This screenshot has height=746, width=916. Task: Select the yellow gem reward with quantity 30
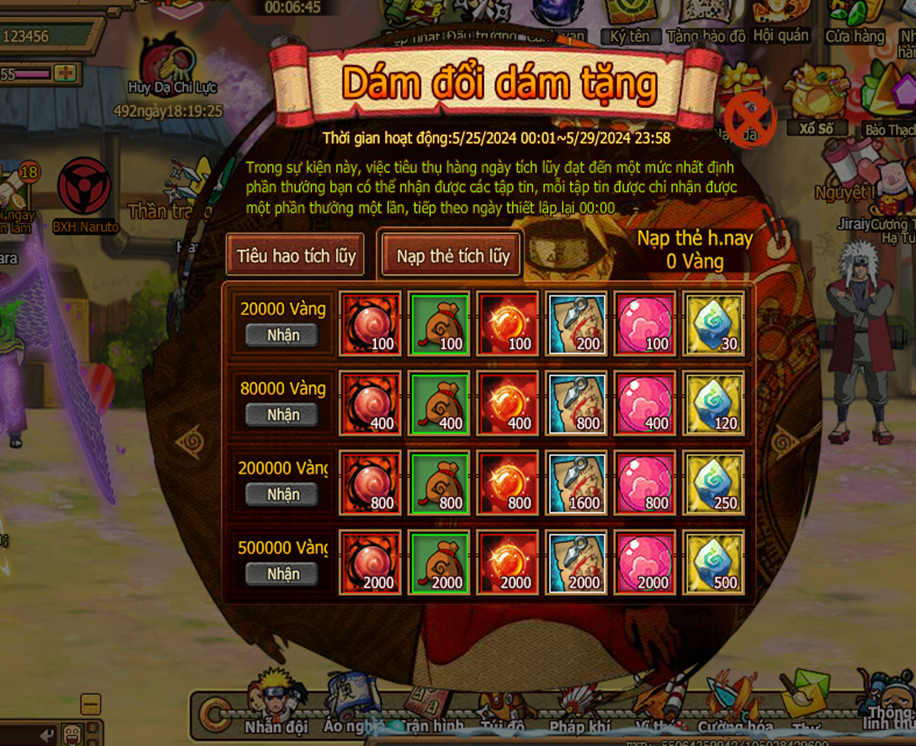click(x=715, y=323)
